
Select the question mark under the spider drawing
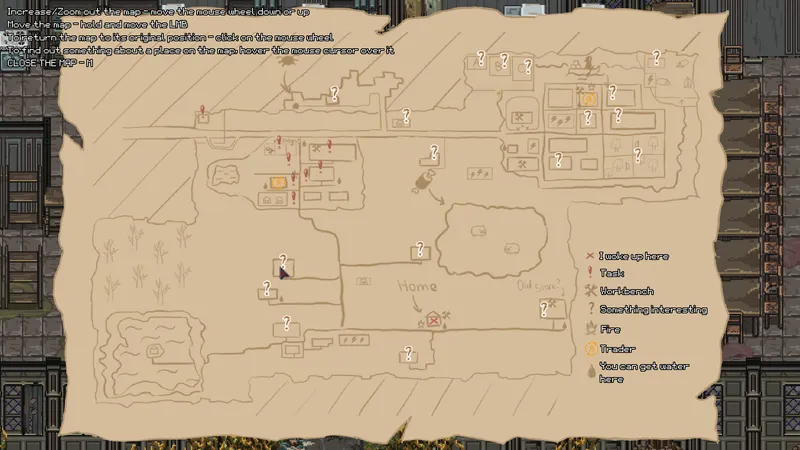(x=335, y=93)
